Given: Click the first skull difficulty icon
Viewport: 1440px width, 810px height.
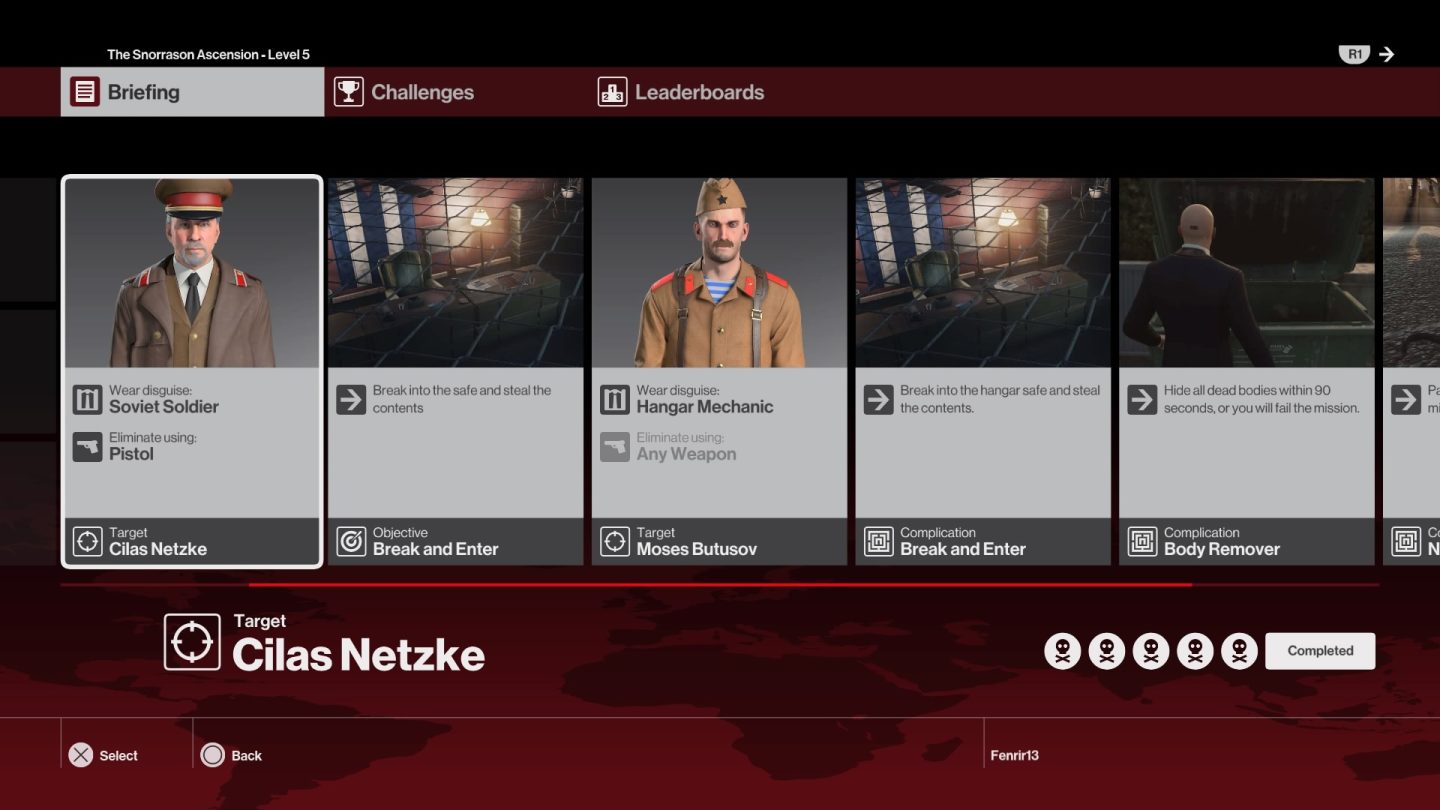Looking at the screenshot, I should tap(1064, 650).
